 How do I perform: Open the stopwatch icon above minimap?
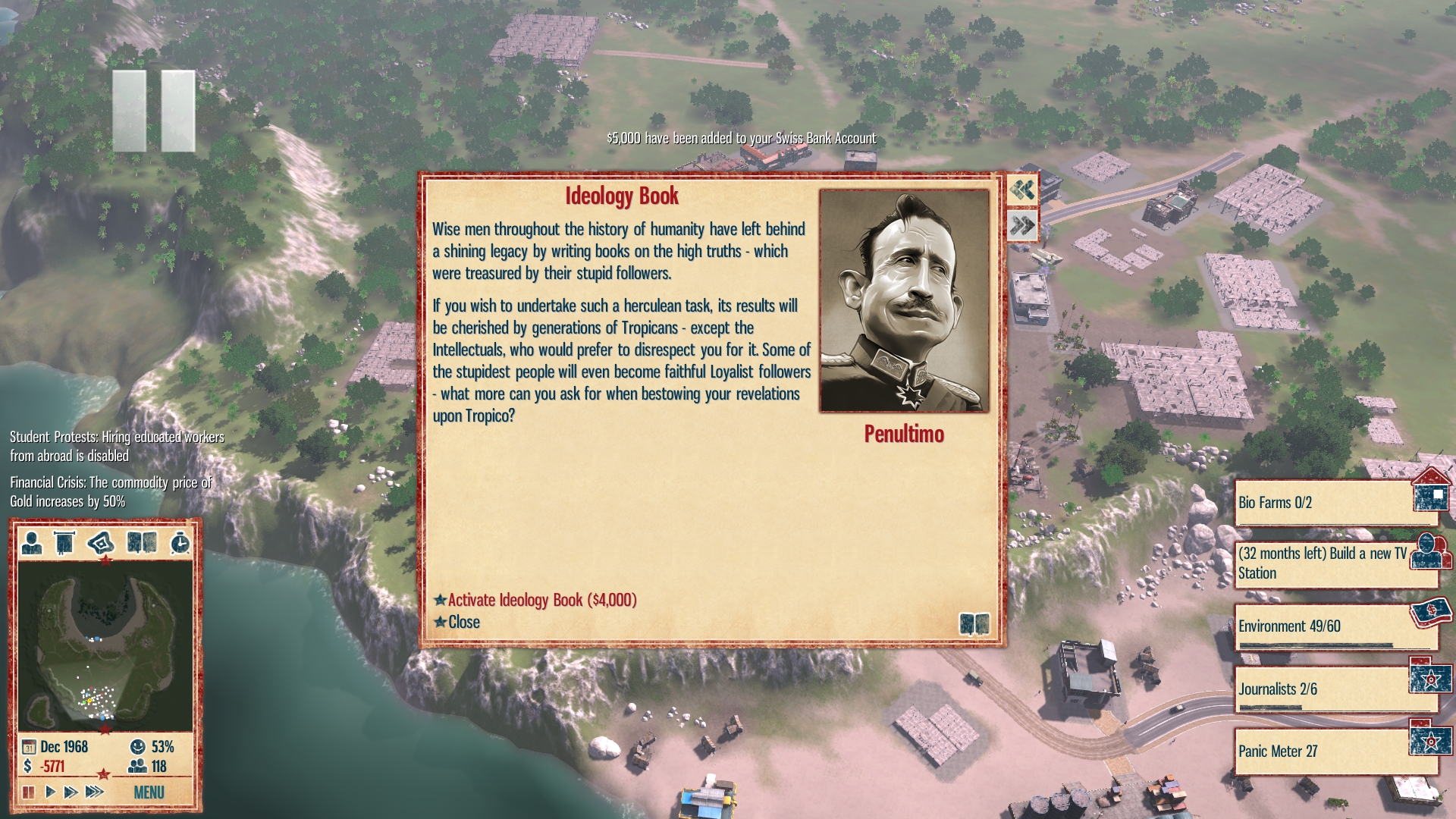click(180, 542)
